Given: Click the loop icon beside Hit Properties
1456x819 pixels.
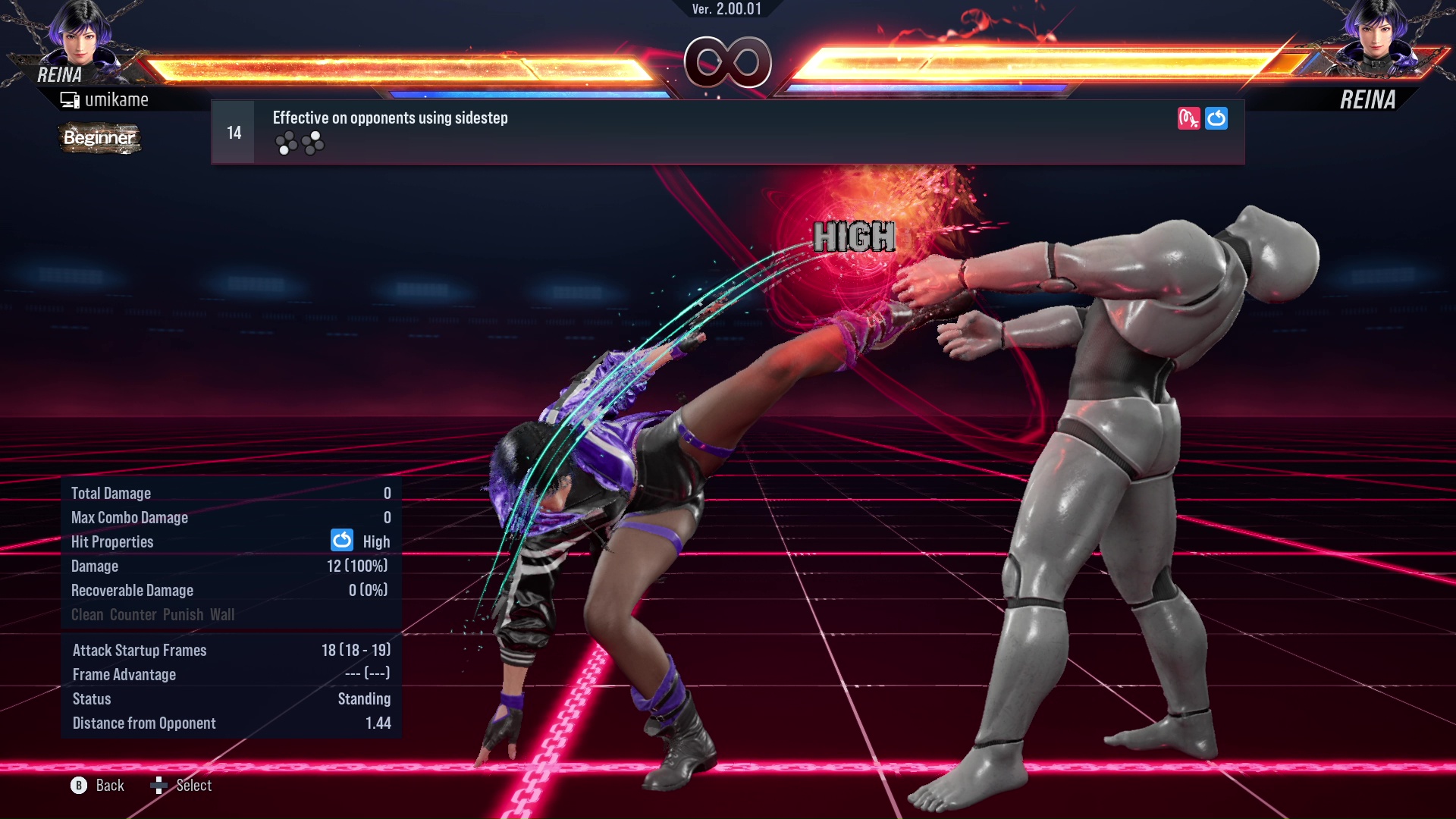Looking at the screenshot, I should coord(342,541).
